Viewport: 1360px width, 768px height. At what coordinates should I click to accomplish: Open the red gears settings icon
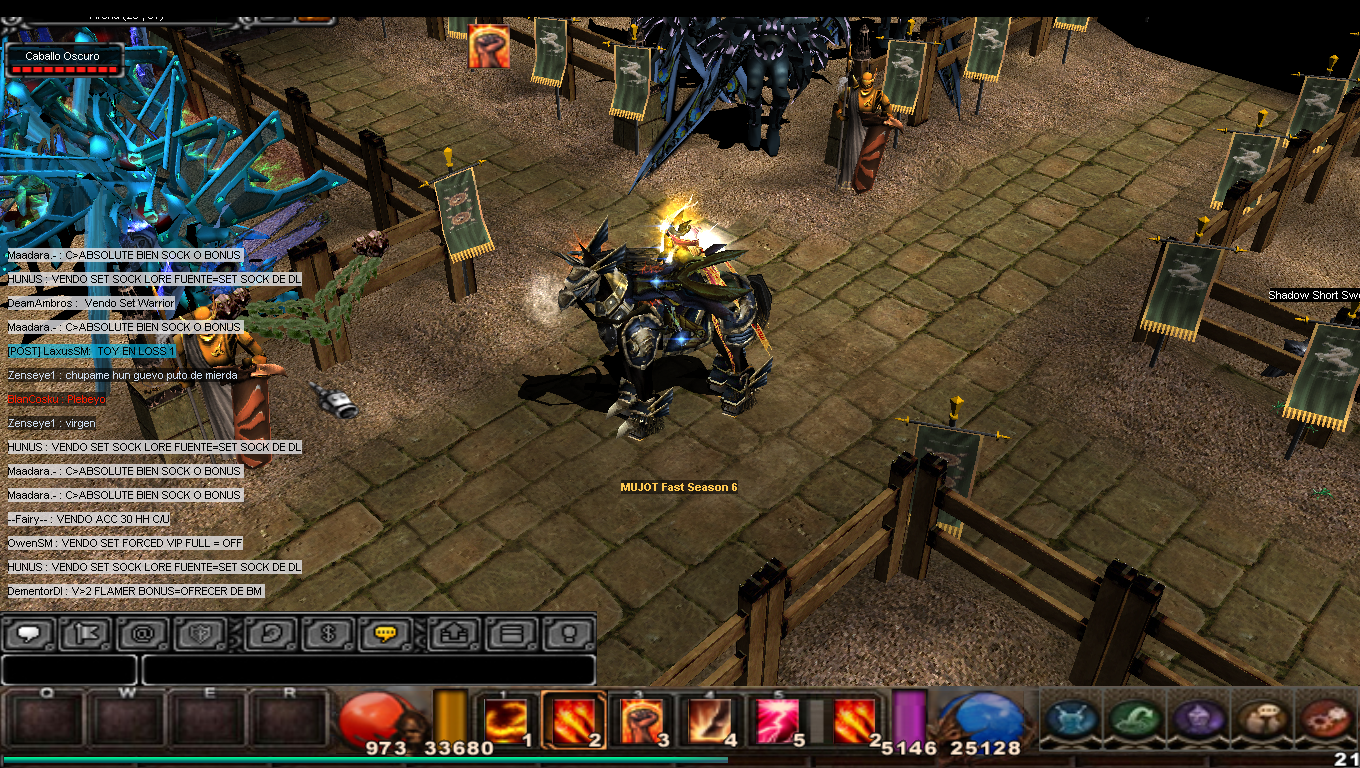tap(1327, 718)
